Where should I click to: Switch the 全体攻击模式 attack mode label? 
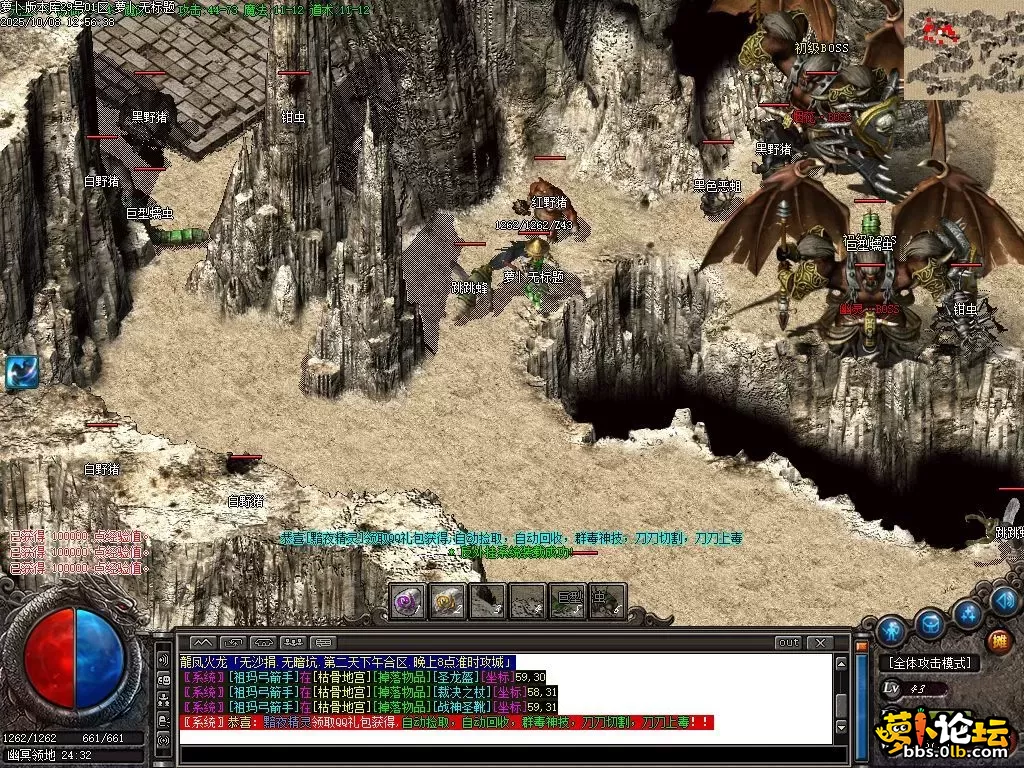[929, 663]
